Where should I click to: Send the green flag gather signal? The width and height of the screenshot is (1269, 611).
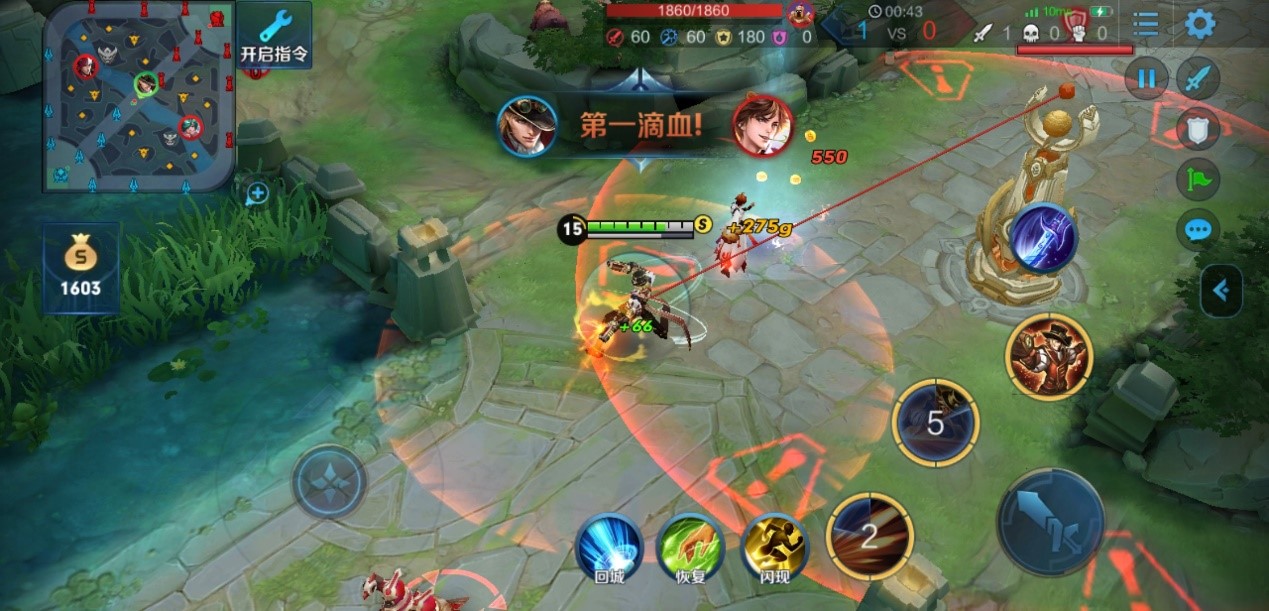[1197, 179]
